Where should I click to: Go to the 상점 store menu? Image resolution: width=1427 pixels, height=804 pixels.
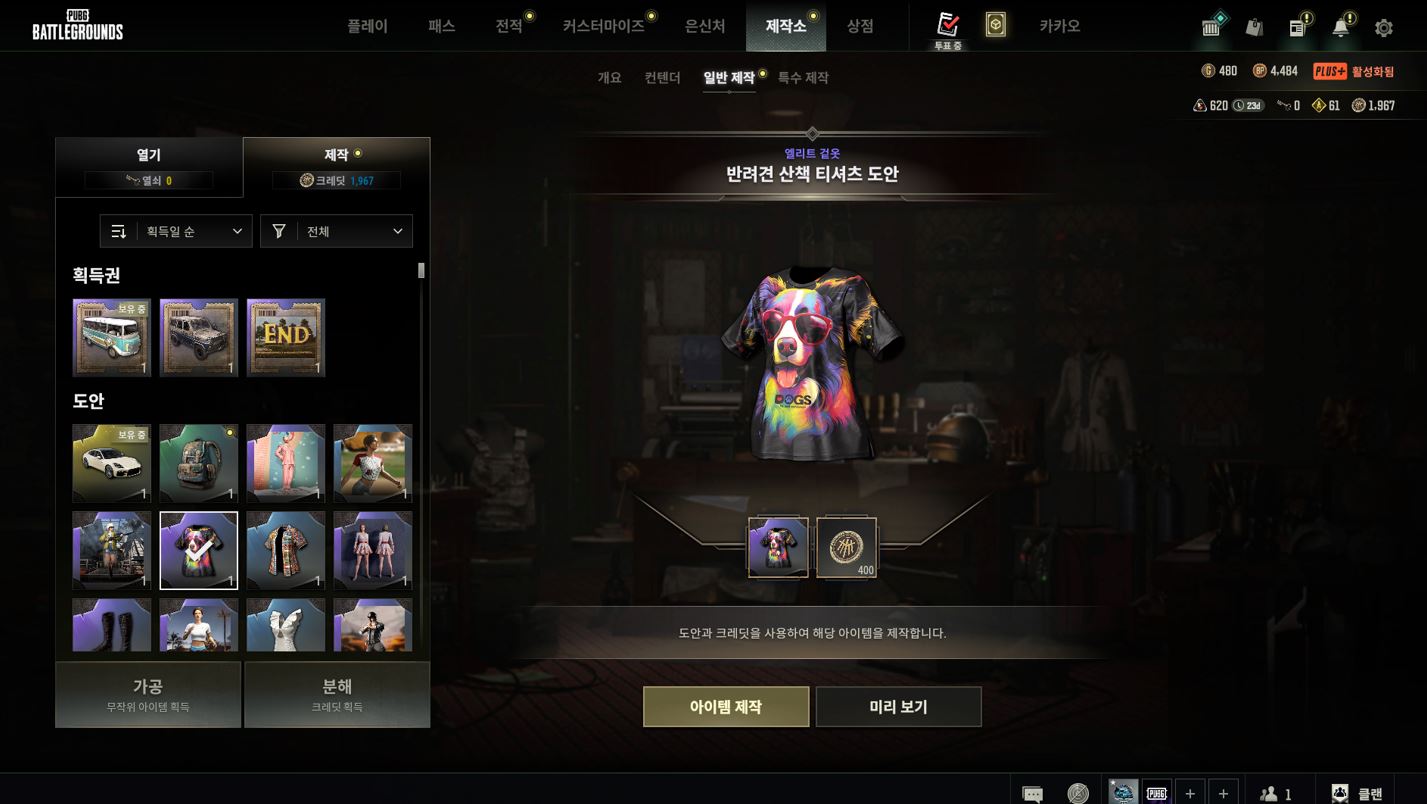(860, 26)
